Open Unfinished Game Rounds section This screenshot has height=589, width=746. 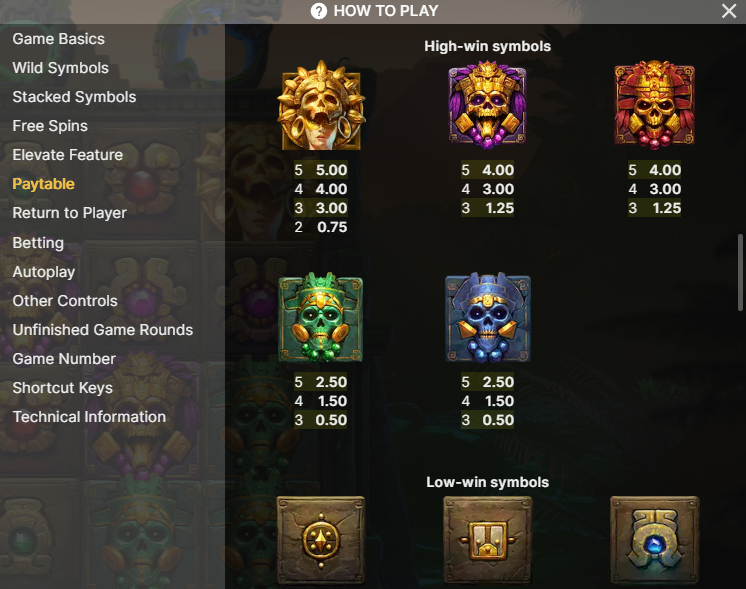click(x=102, y=330)
